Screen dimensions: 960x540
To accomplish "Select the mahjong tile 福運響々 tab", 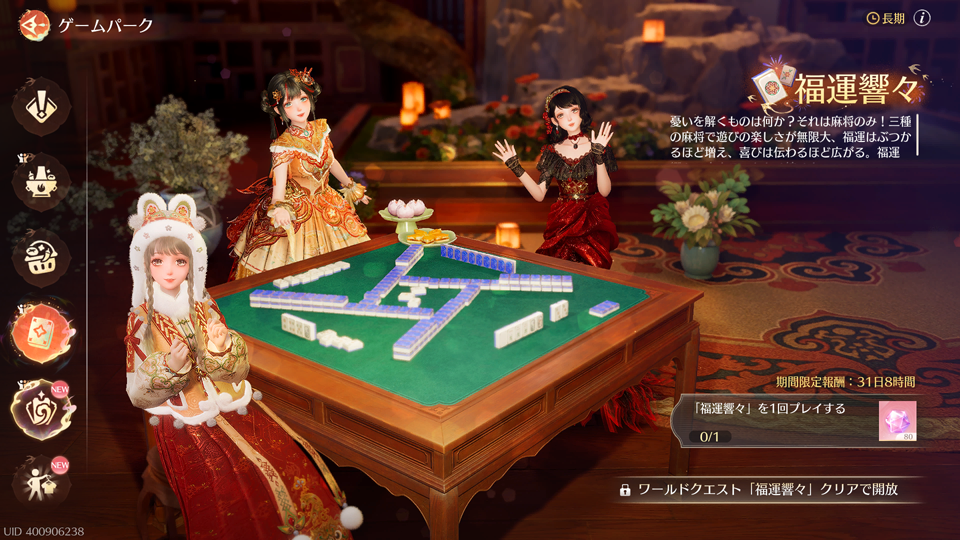I will 41,332.
